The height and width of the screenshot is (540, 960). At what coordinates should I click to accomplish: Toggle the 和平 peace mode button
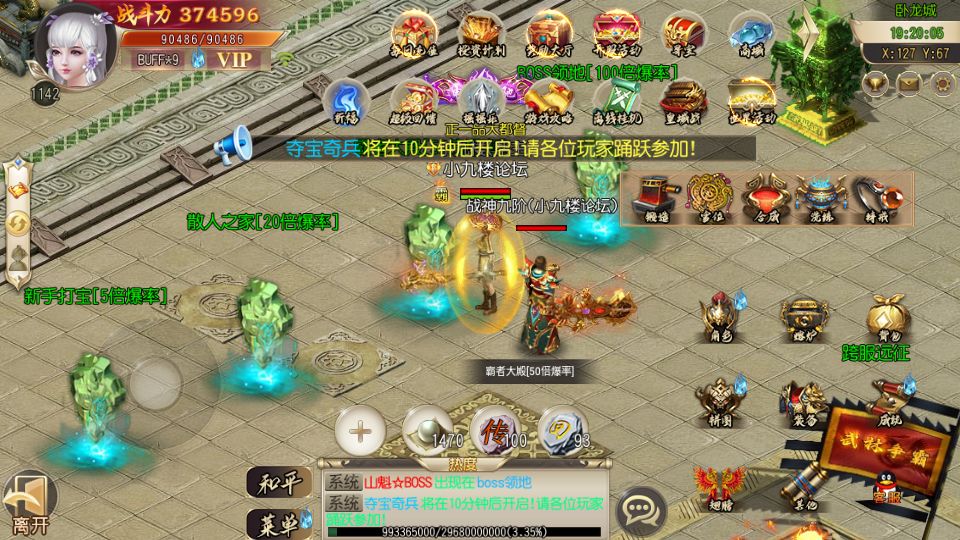click(x=275, y=484)
